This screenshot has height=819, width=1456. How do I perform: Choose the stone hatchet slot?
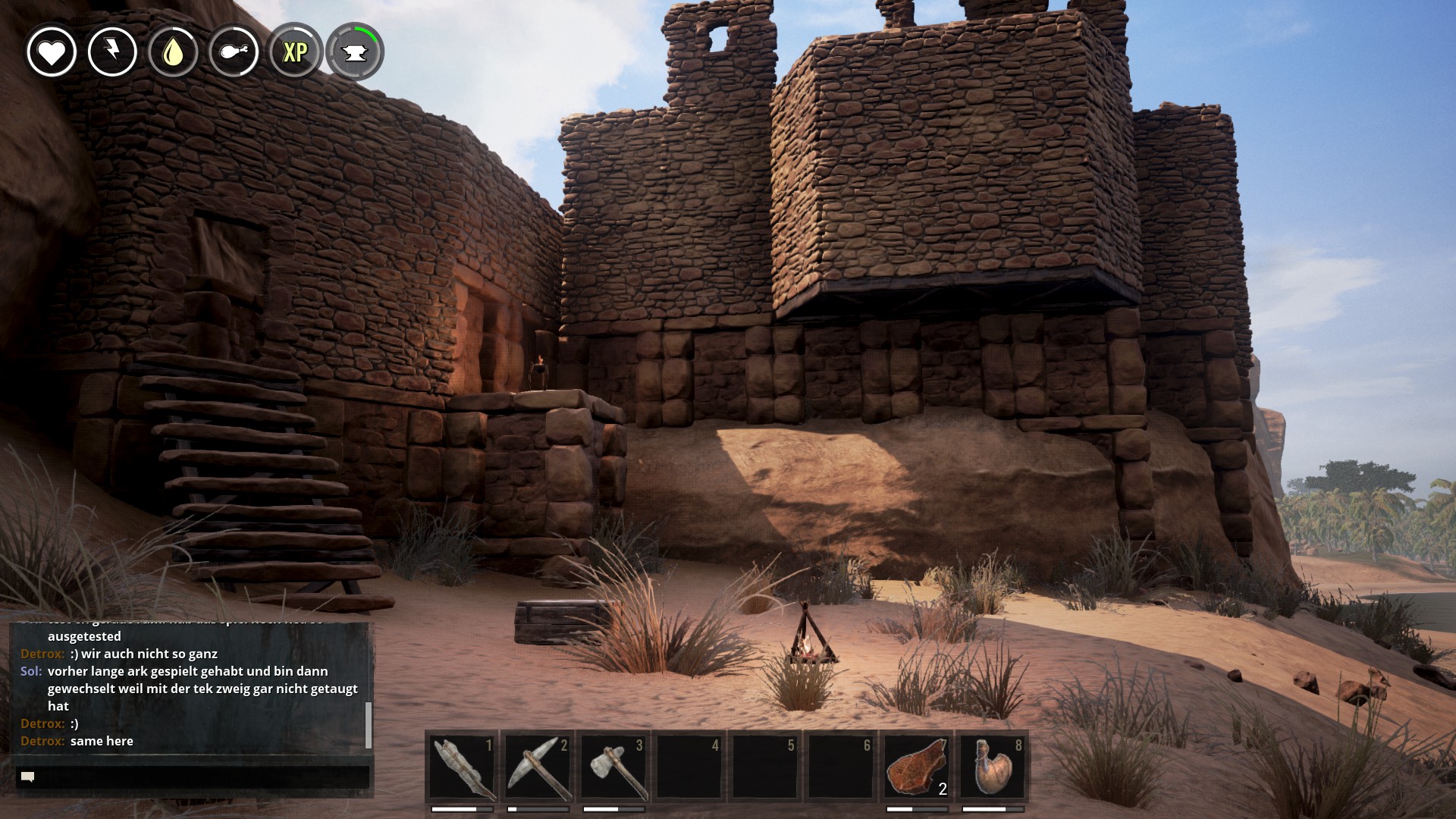[x=613, y=767]
